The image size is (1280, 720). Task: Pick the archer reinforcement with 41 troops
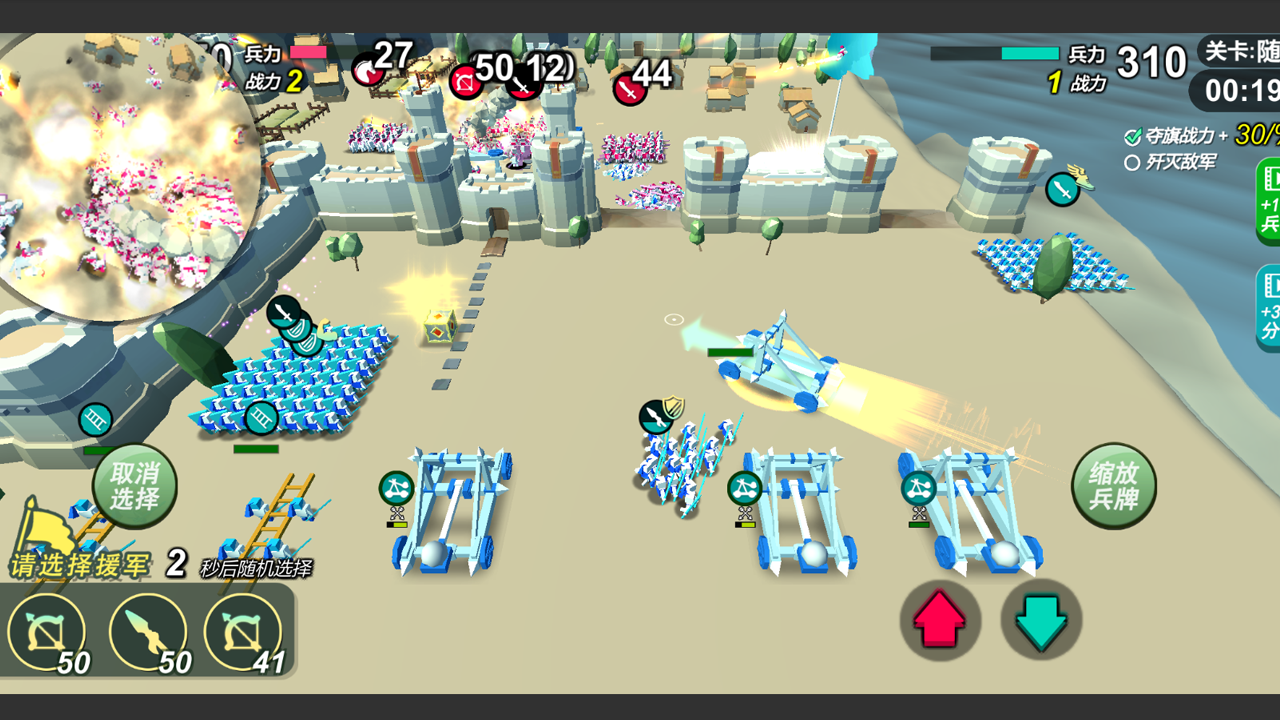coord(243,634)
